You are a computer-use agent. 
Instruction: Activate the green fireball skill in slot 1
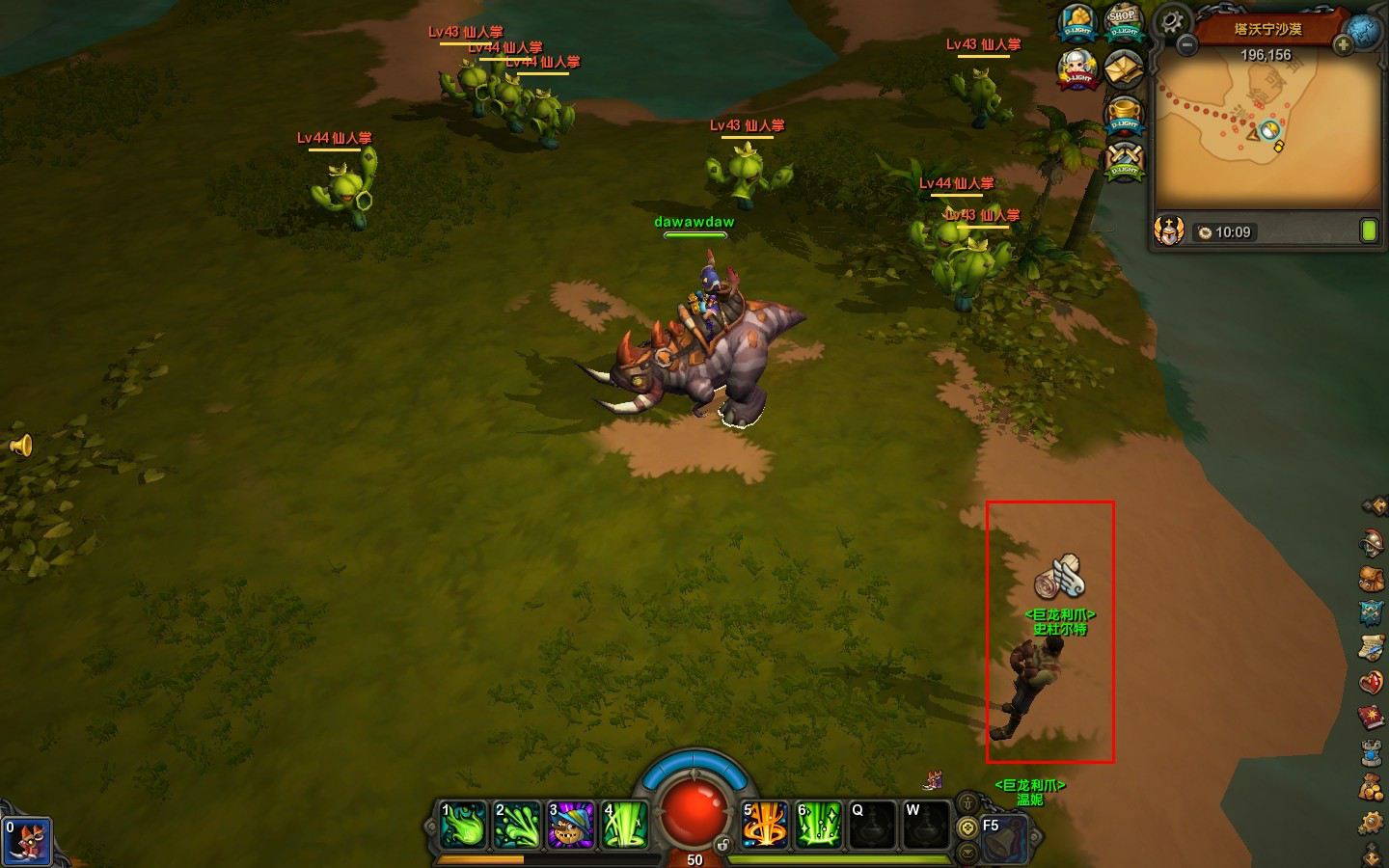coord(464,826)
